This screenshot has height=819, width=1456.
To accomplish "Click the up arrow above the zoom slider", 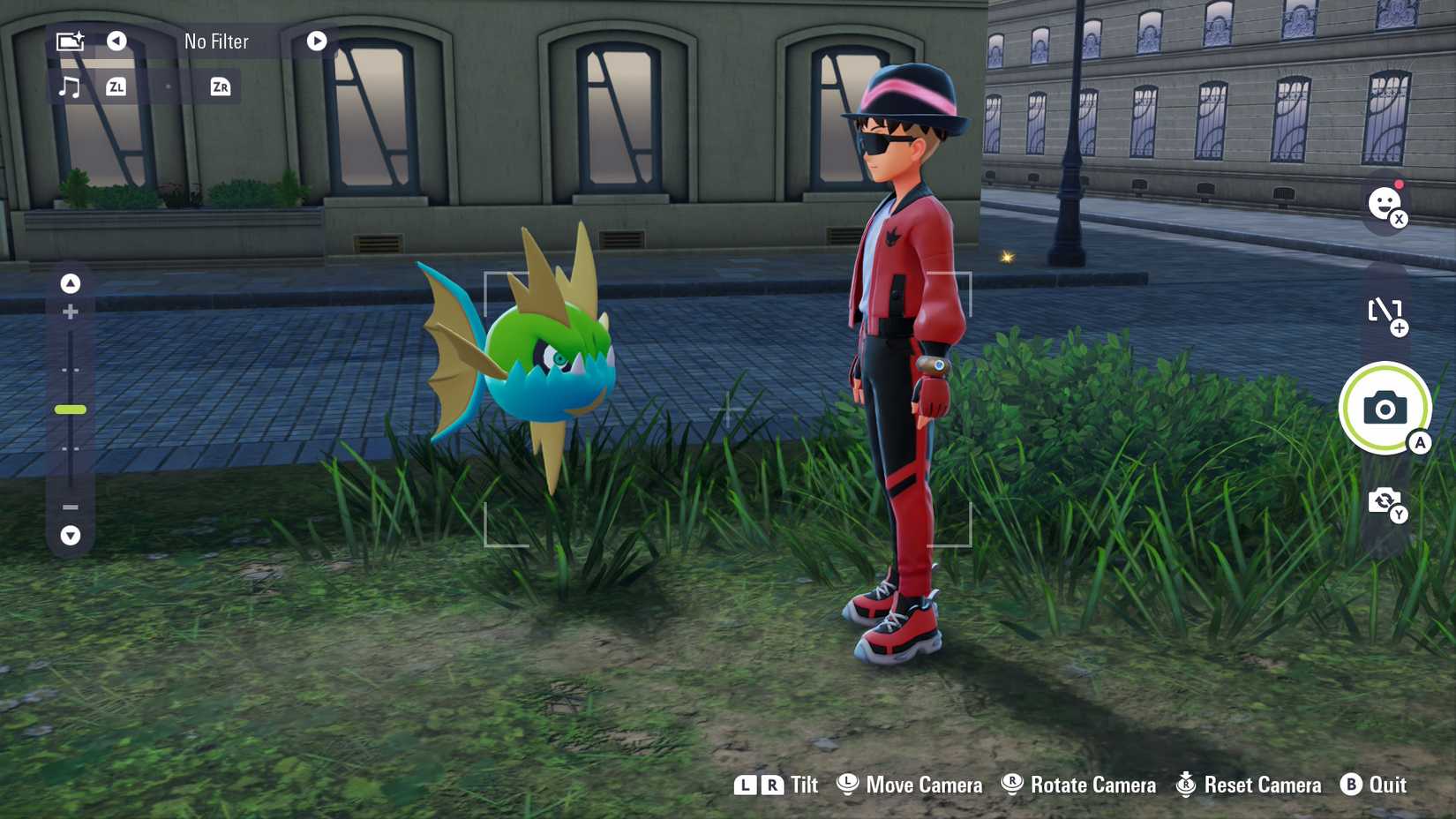I will click(x=70, y=284).
